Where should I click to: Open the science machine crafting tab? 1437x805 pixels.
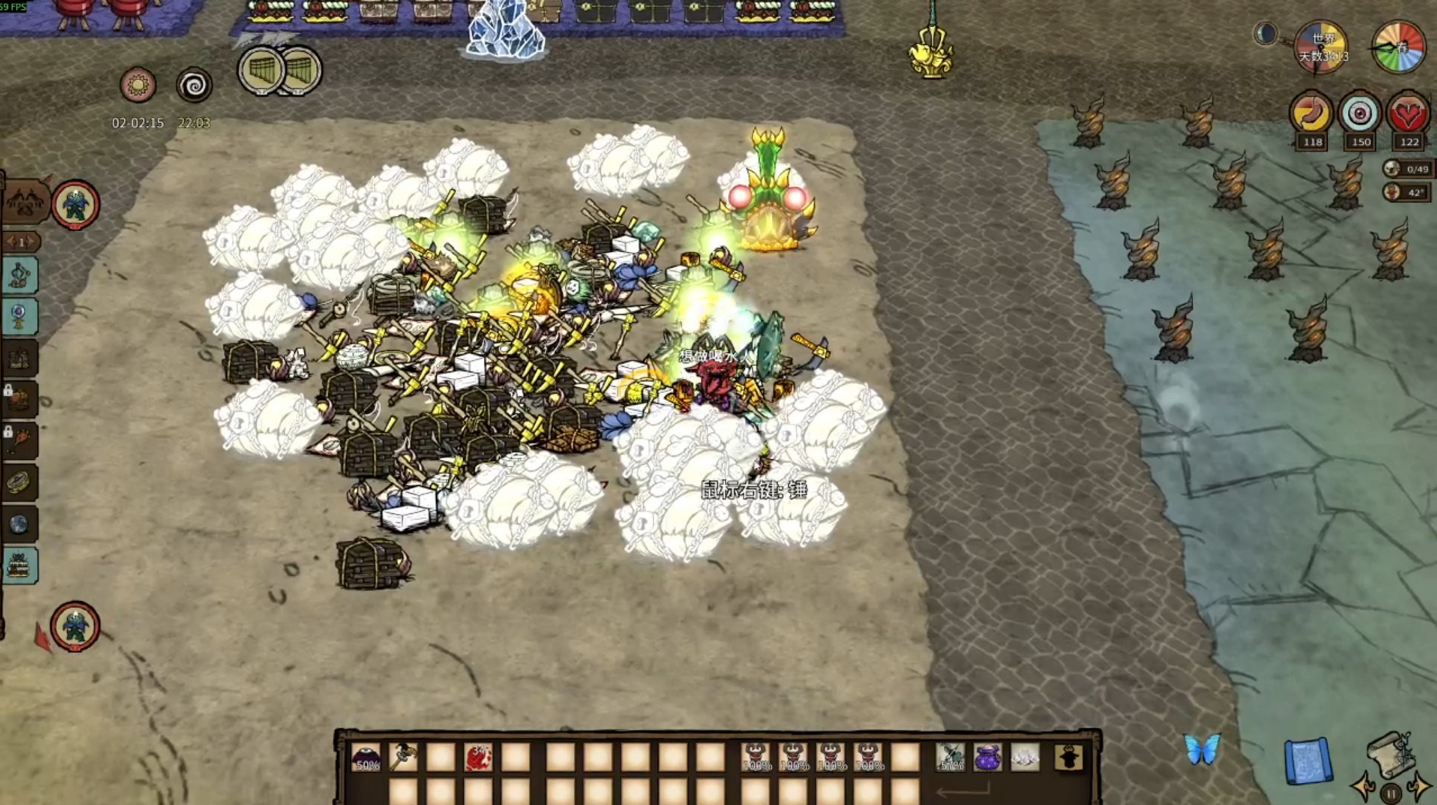coord(19,275)
